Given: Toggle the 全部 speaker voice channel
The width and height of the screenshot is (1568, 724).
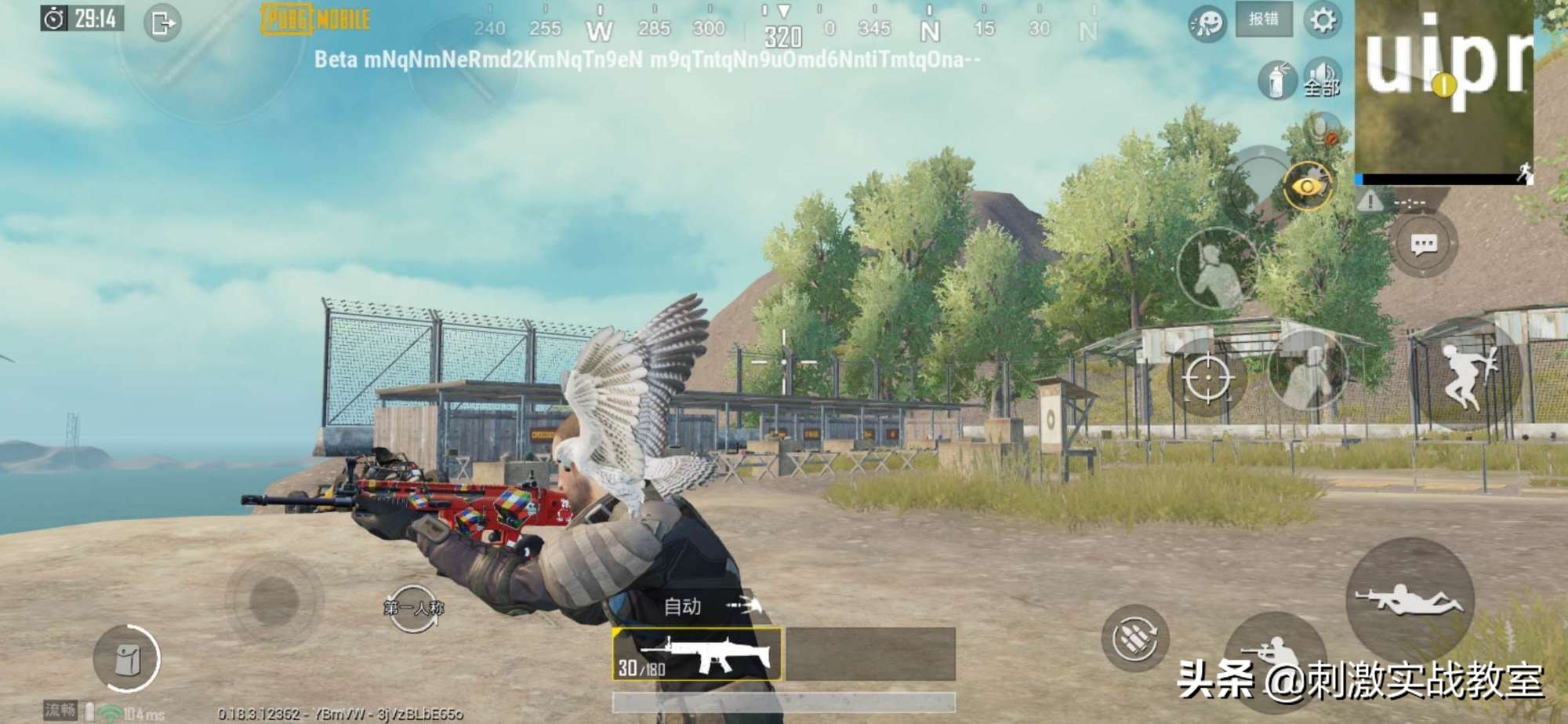Looking at the screenshot, I should point(1322,78).
